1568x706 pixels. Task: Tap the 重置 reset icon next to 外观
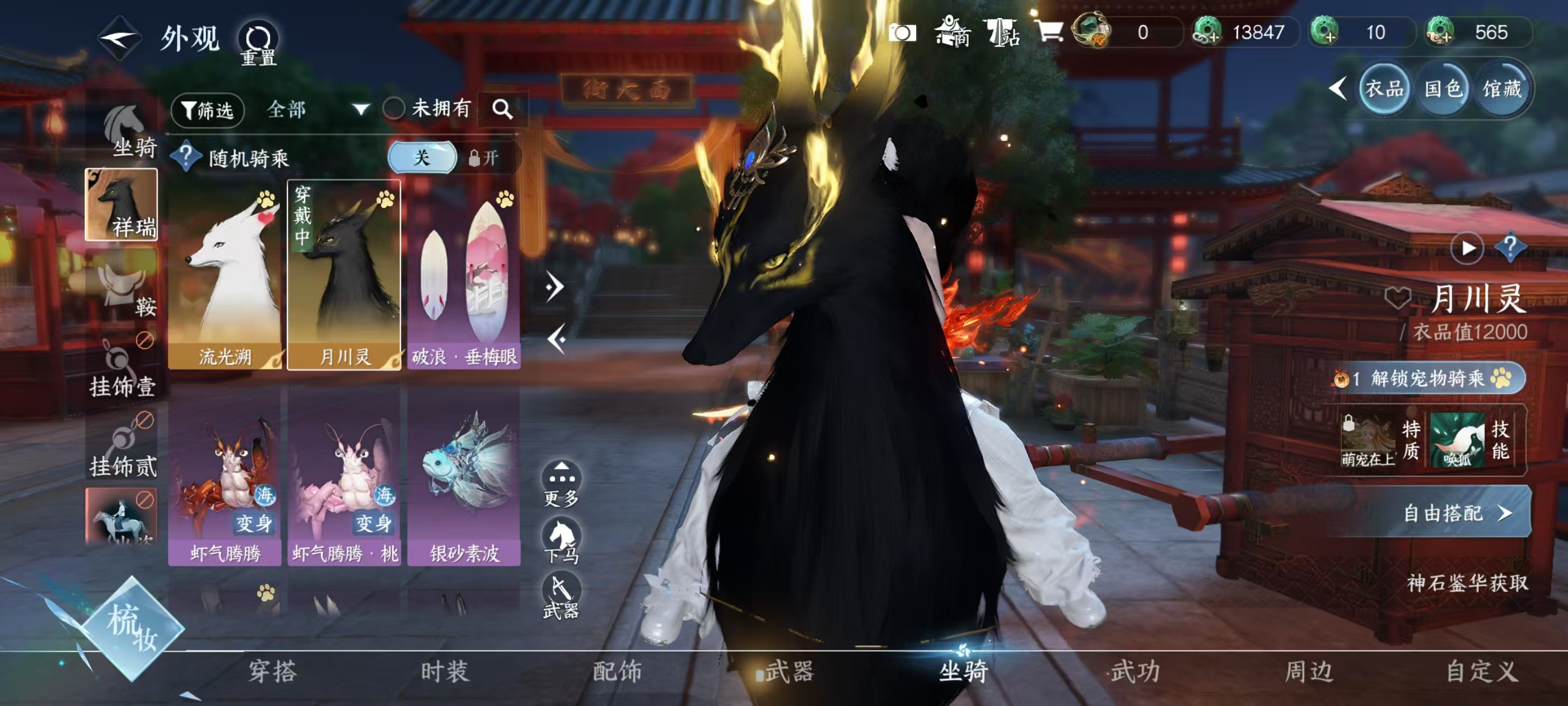coord(258,38)
